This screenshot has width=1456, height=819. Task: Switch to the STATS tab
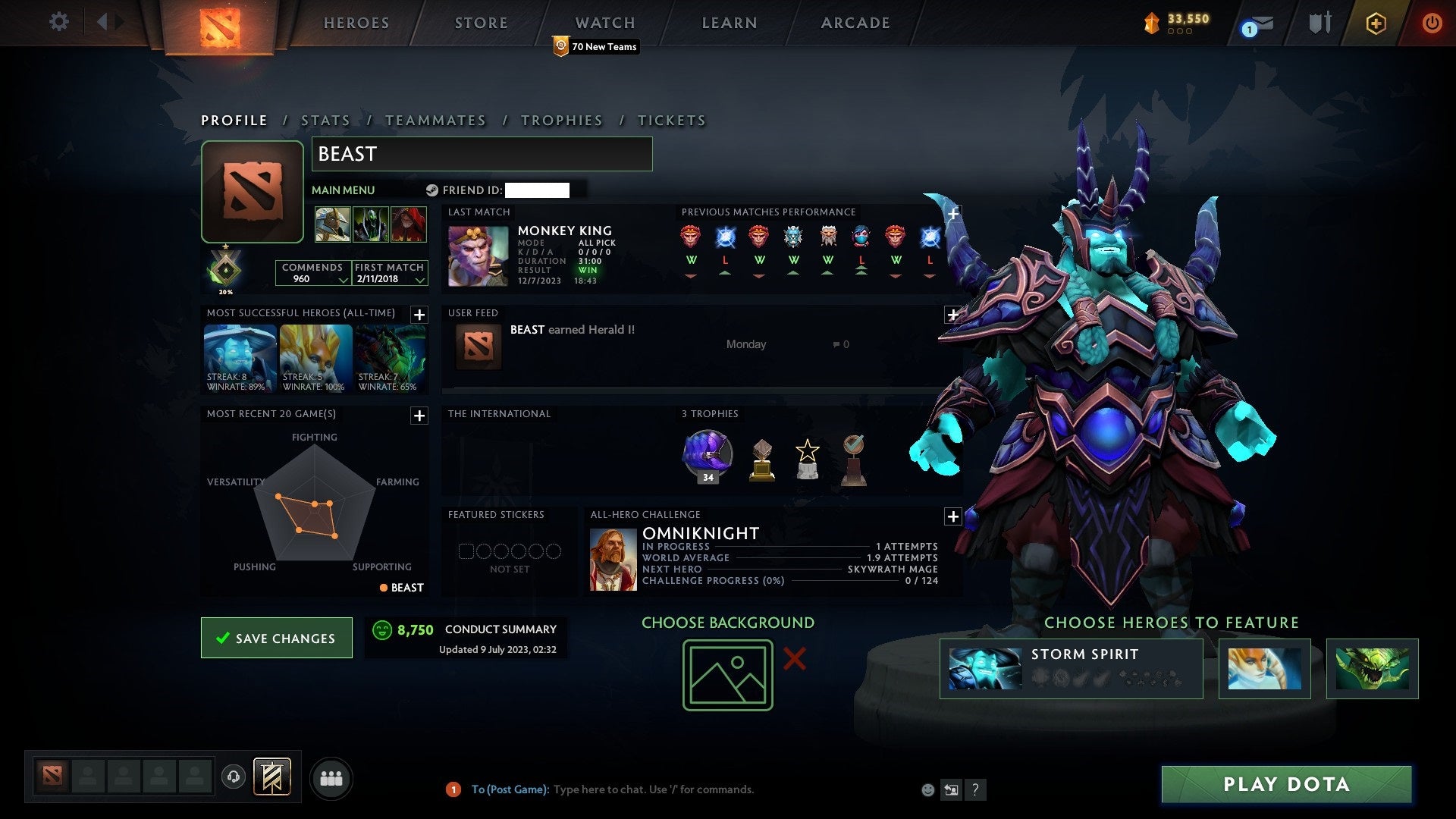click(x=325, y=120)
